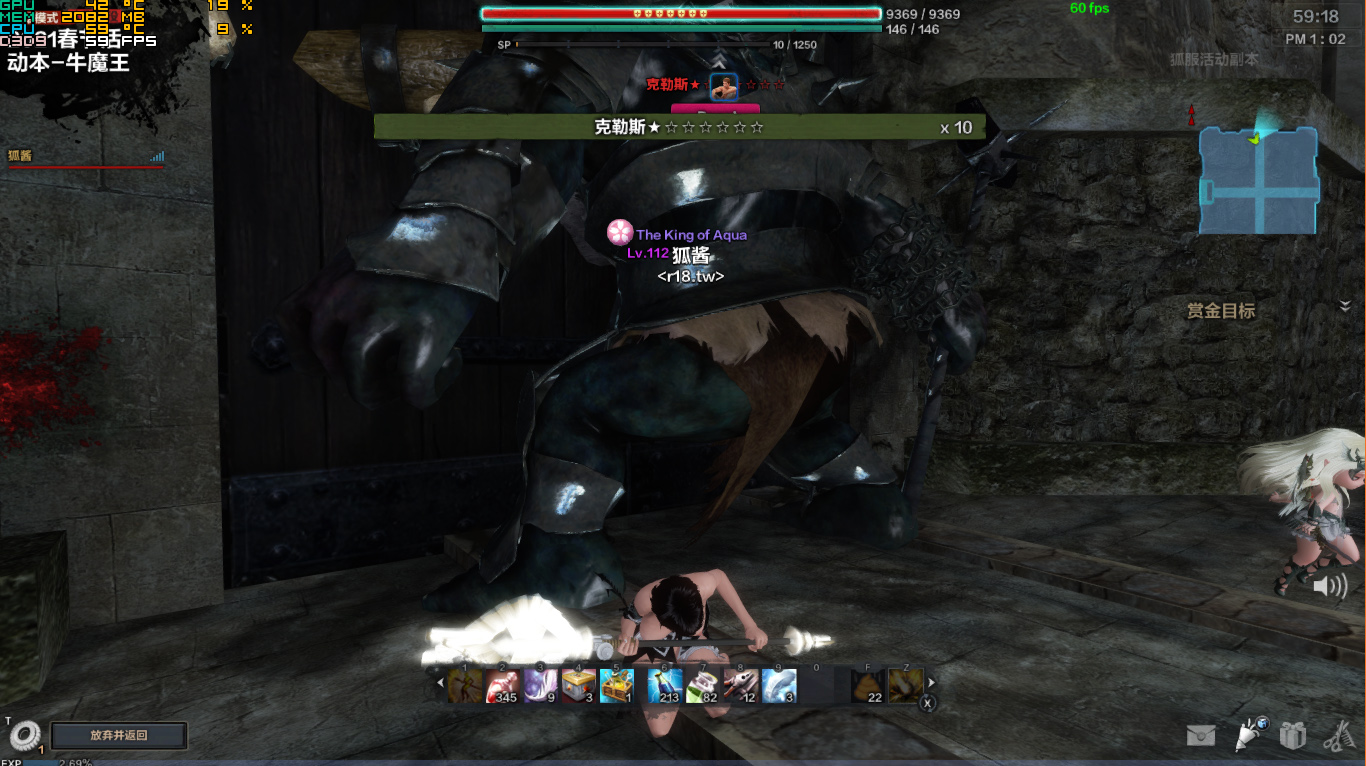Open the scissors and comb salon icon
Image resolution: width=1366 pixels, height=766 pixels.
[x=1337, y=736]
